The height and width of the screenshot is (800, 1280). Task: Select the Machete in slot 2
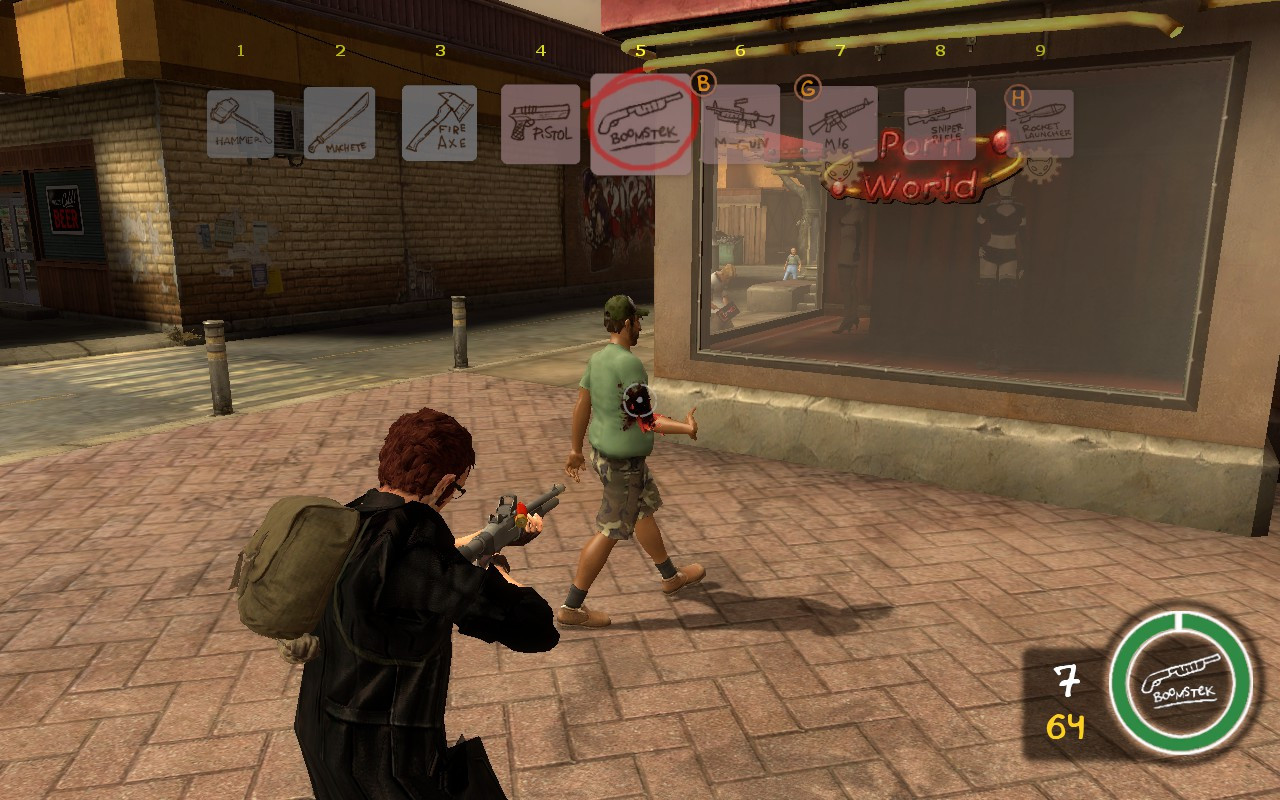(340, 121)
